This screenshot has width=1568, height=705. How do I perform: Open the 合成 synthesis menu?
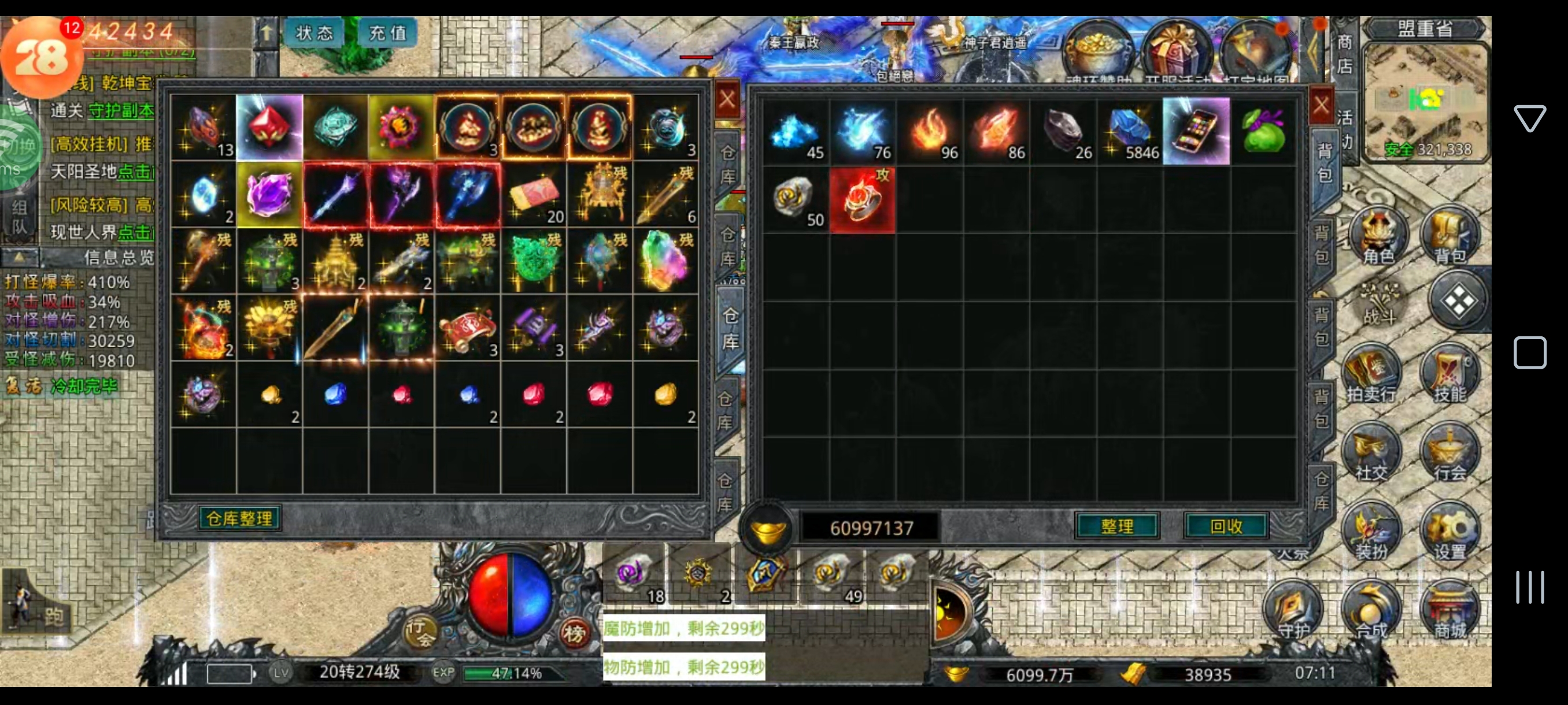(1371, 611)
